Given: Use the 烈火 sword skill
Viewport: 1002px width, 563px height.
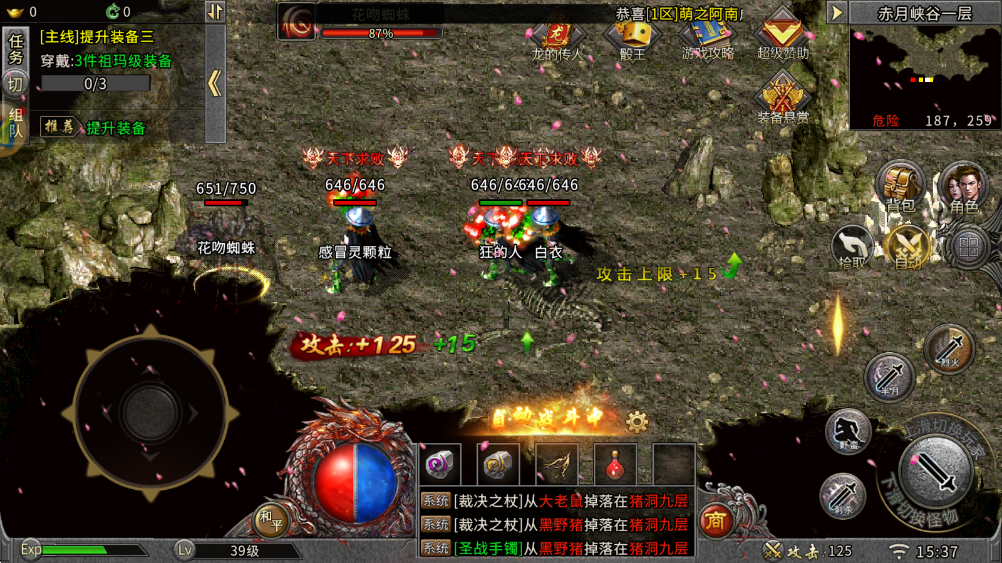Looking at the screenshot, I should click(948, 349).
